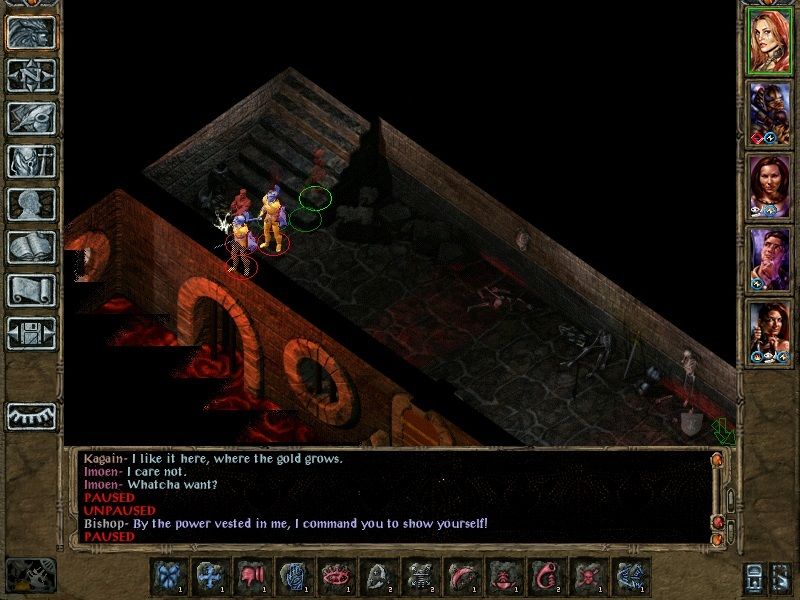
Task: Open the inventory screen with the armor icon
Action: 31,160
